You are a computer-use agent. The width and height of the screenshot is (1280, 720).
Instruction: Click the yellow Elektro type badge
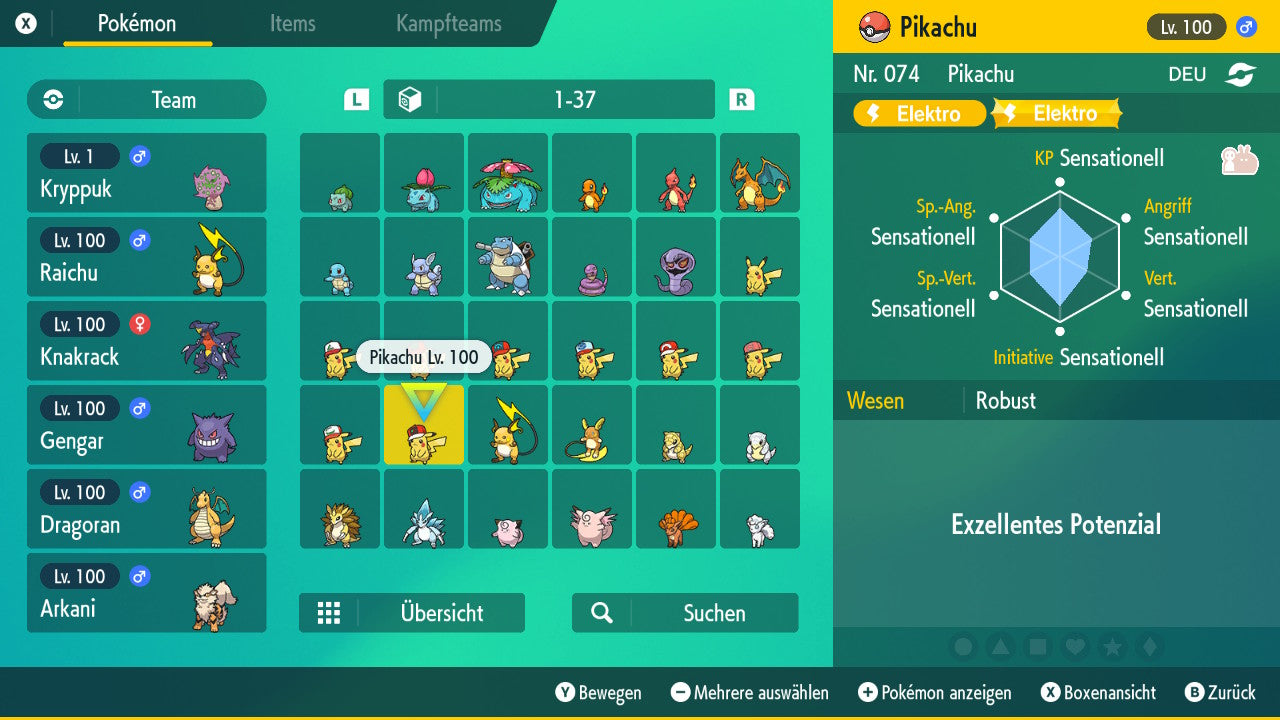(x=917, y=113)
